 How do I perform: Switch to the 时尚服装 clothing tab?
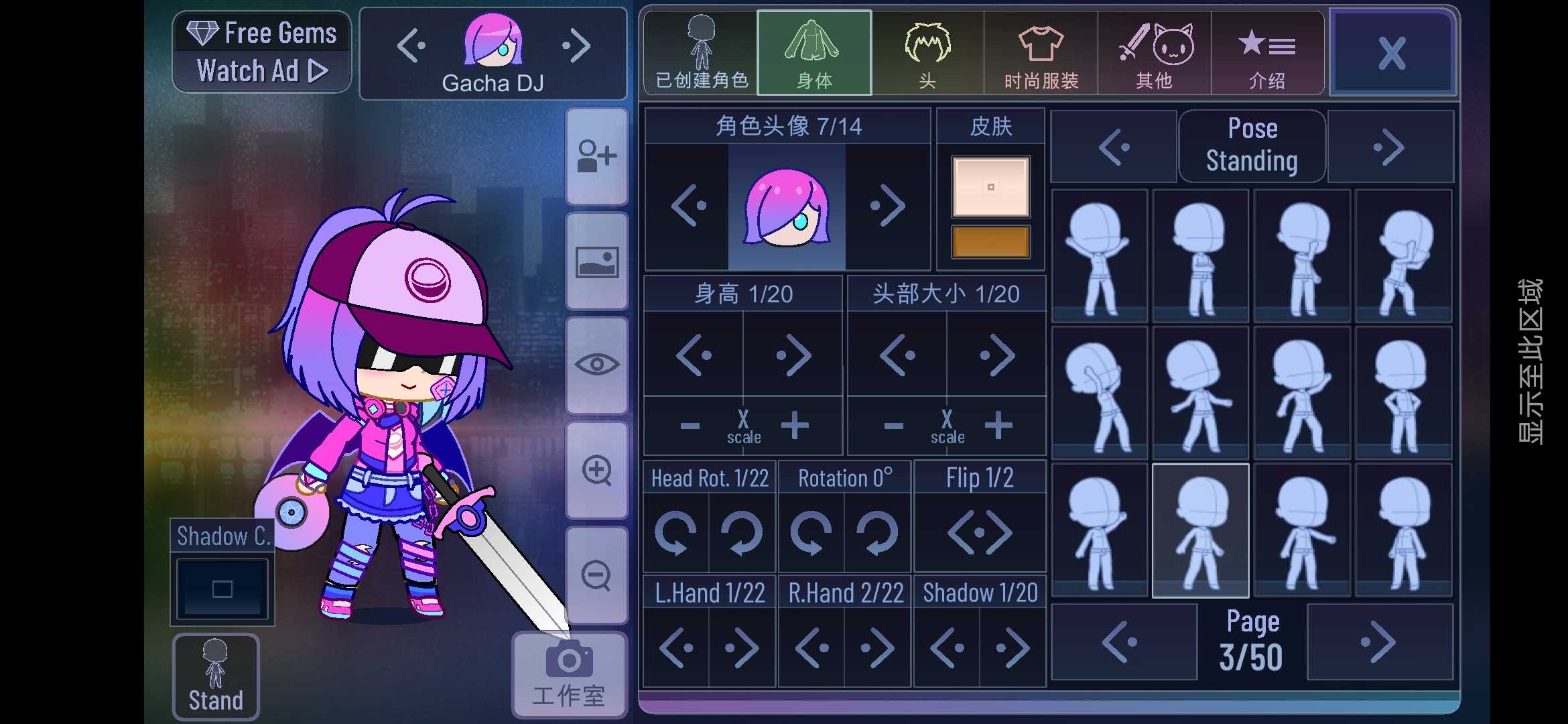[1041, 52]
